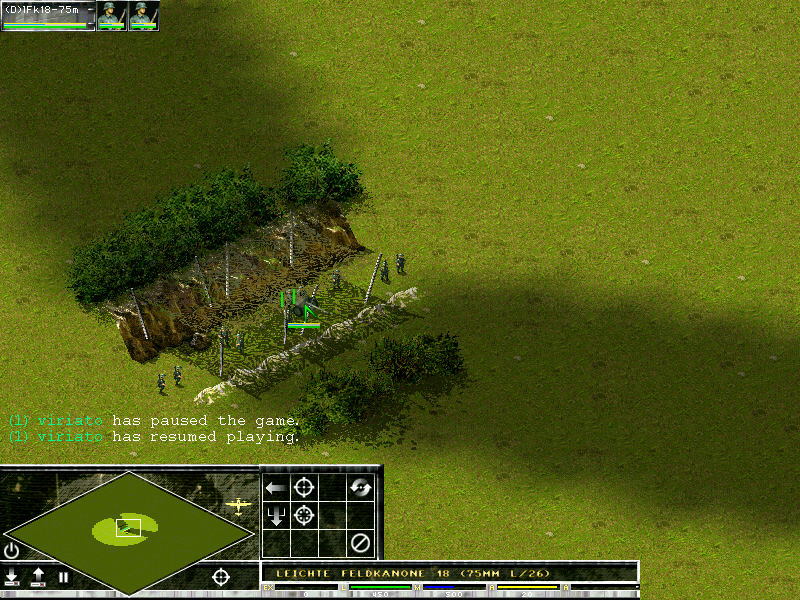Choose the upper crosshair attack command

click(x=304, y=488)
